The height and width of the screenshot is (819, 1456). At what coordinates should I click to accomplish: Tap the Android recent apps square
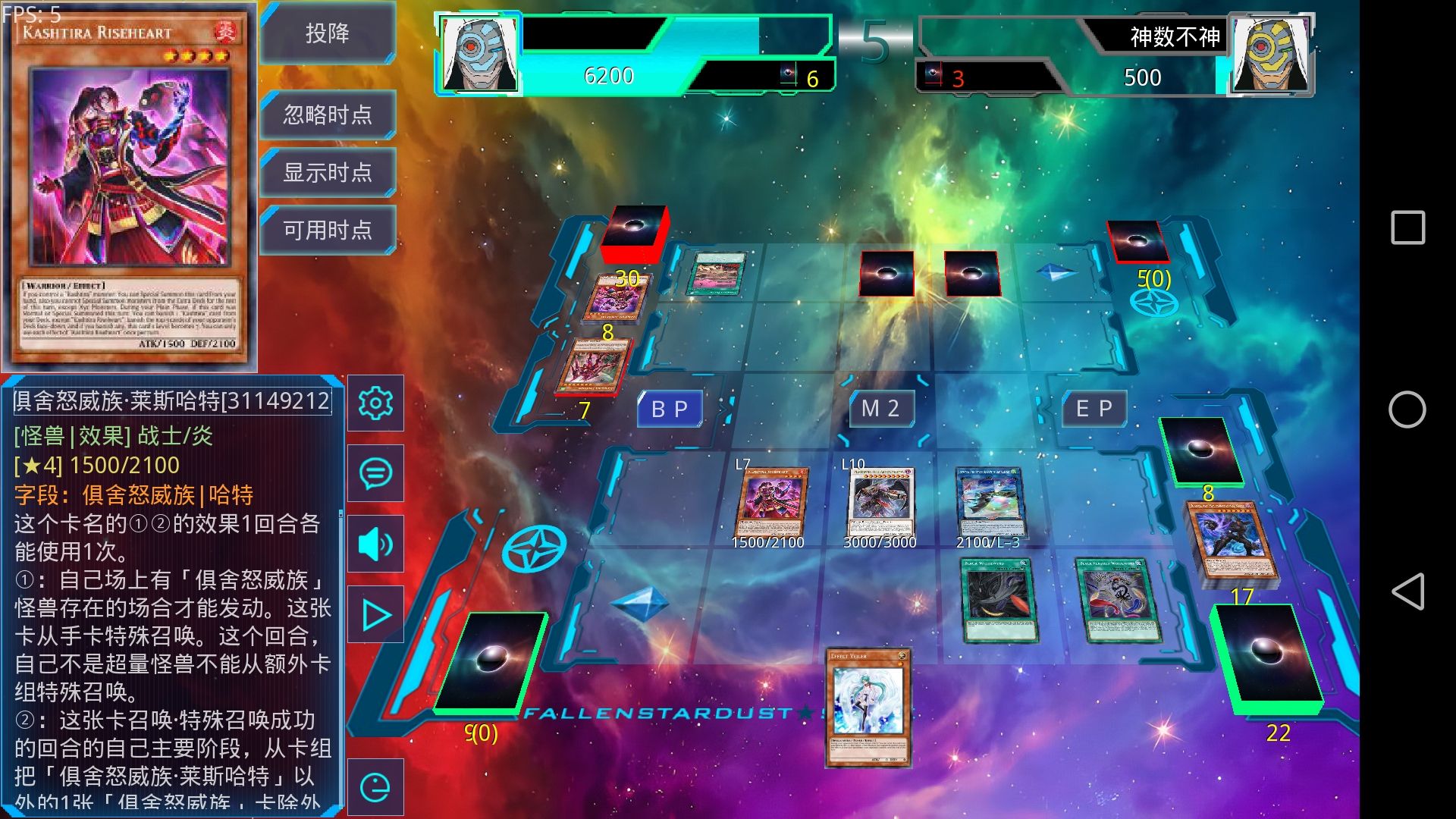[x=1407, y=227]
